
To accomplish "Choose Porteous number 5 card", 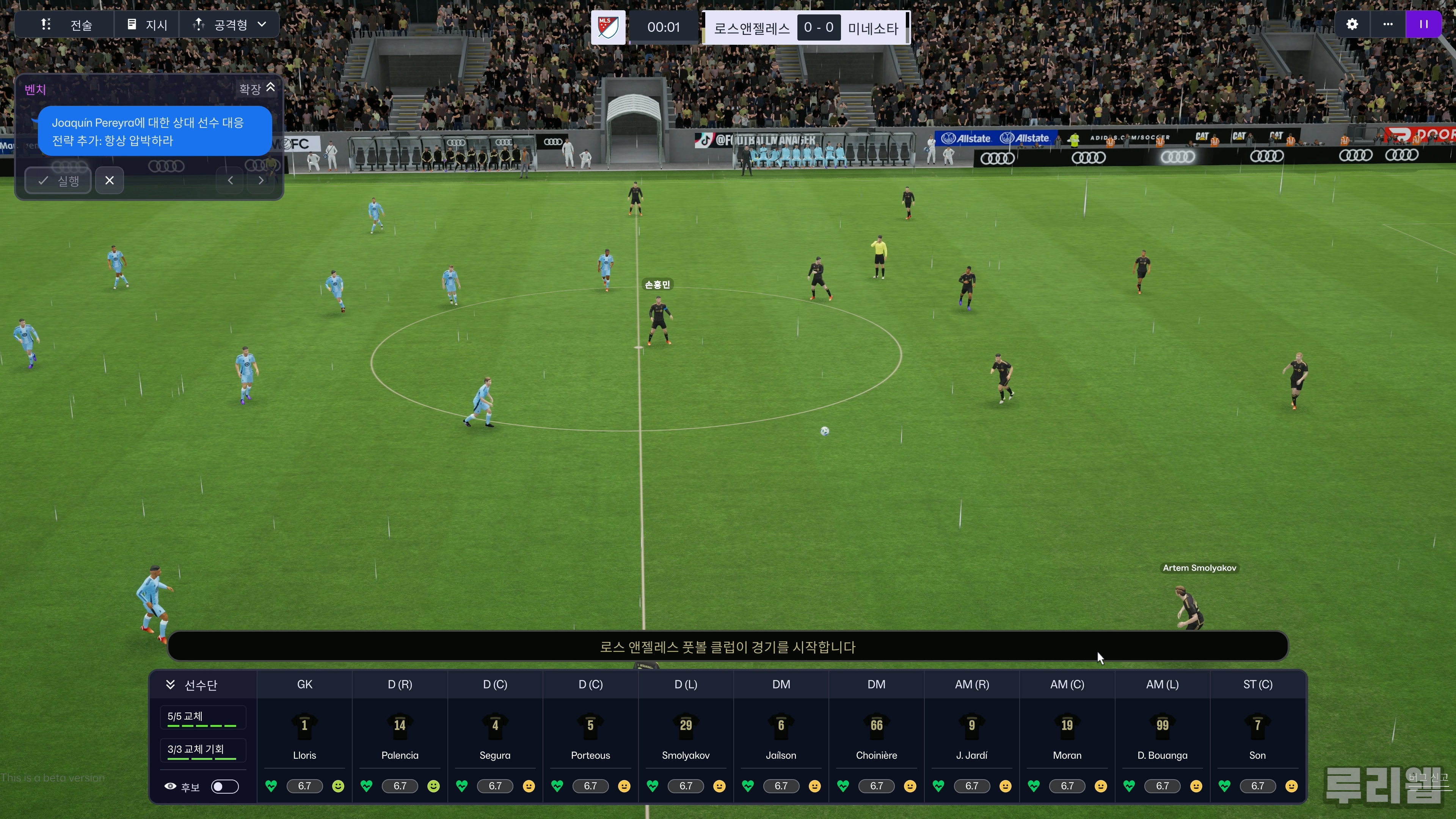I will (x=590, y=735).
